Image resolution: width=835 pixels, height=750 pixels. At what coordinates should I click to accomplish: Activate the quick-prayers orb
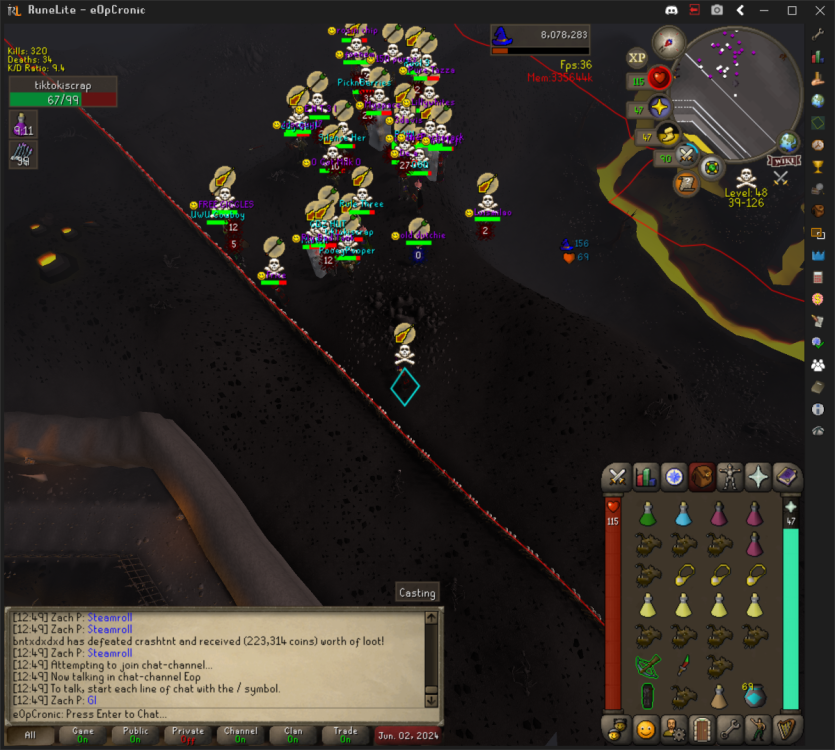[x=659, y=107]
